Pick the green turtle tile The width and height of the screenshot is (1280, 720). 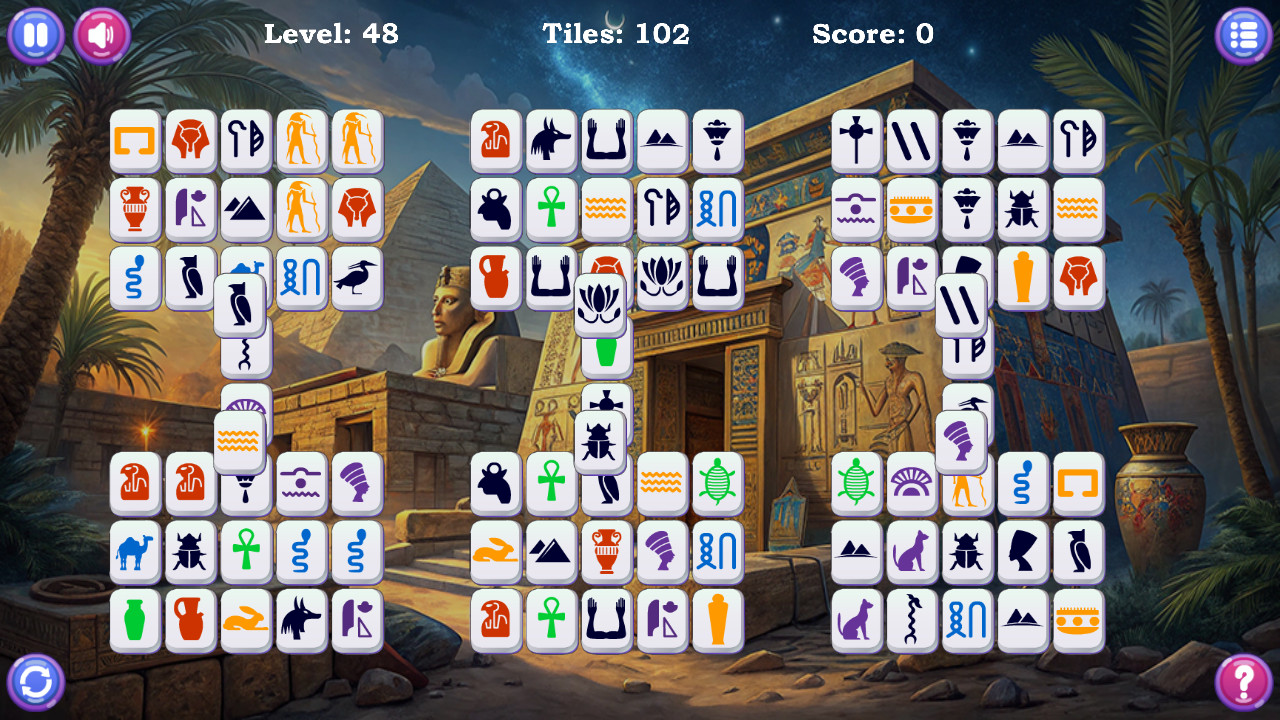[x=718, y=485]
